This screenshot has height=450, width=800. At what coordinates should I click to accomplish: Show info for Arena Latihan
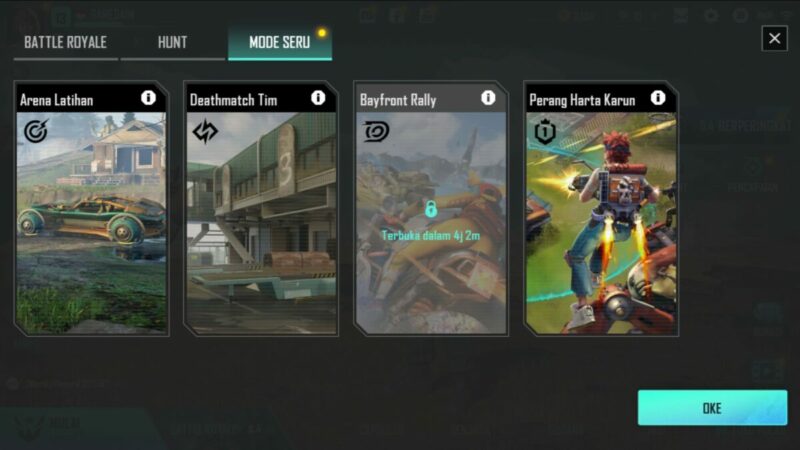pyautogui.click(x=148, y=98)
